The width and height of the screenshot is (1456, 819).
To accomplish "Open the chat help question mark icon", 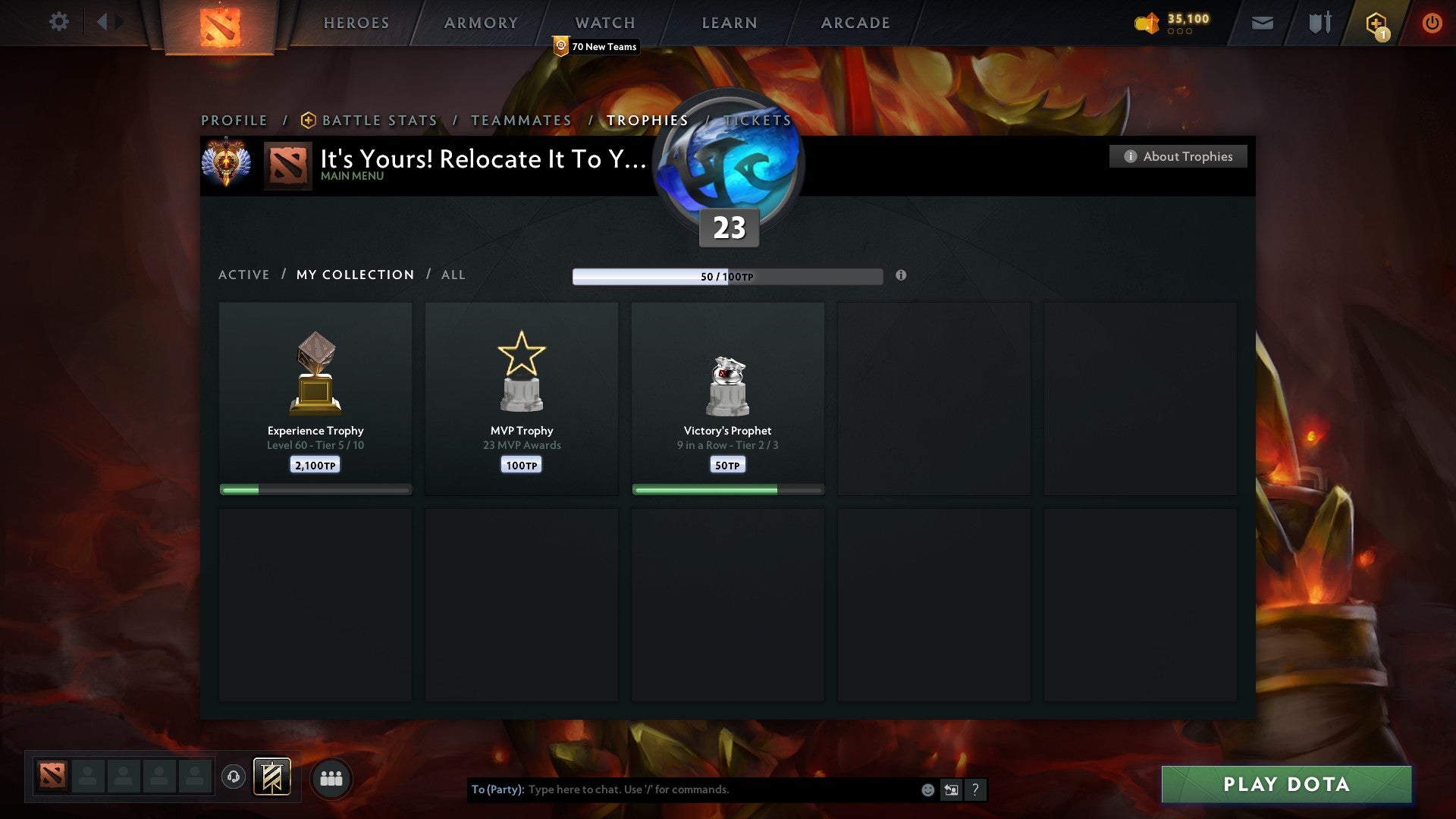I will coord(974,789).
